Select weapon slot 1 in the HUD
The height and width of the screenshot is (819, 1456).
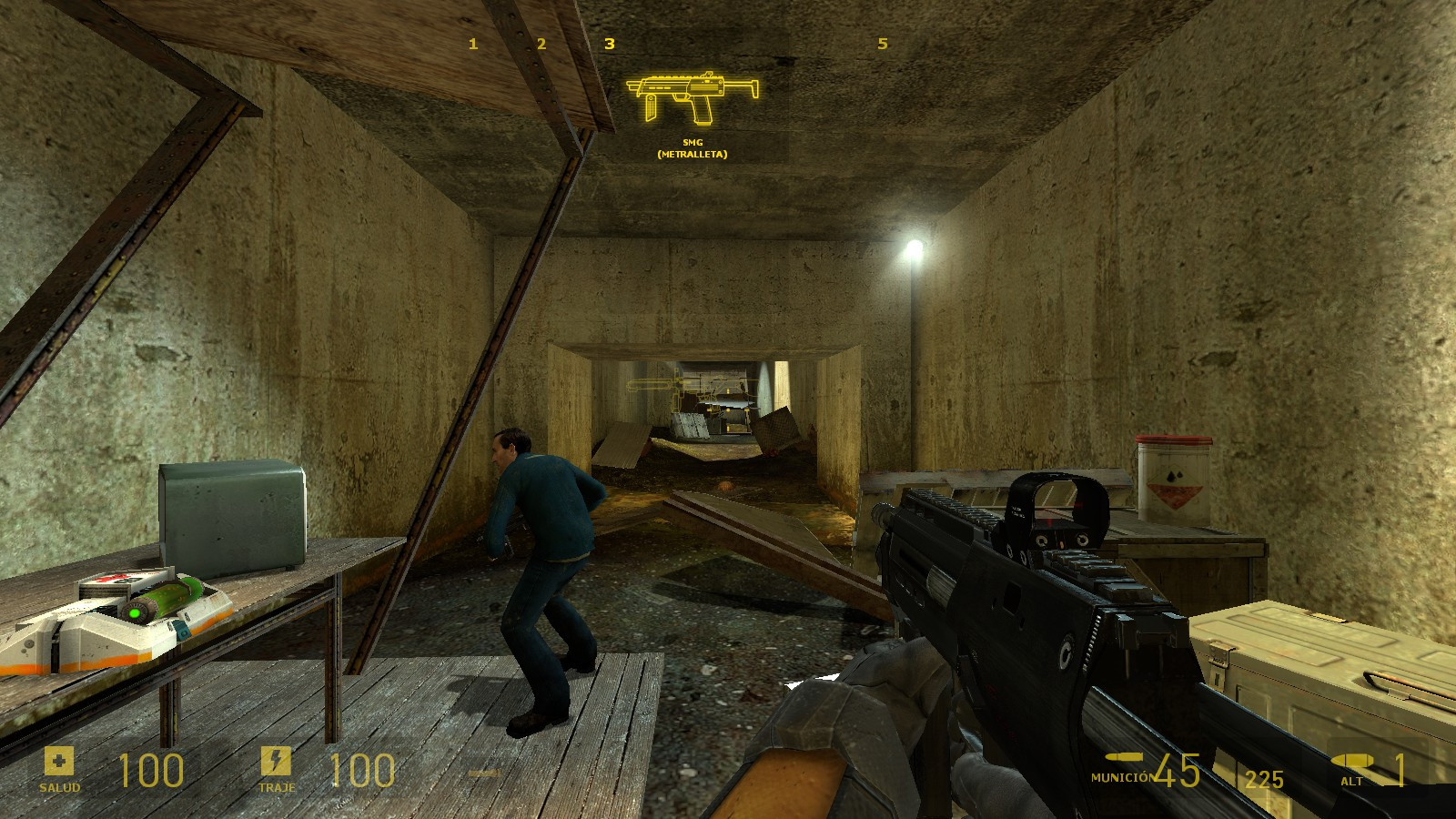coord(472,42)
